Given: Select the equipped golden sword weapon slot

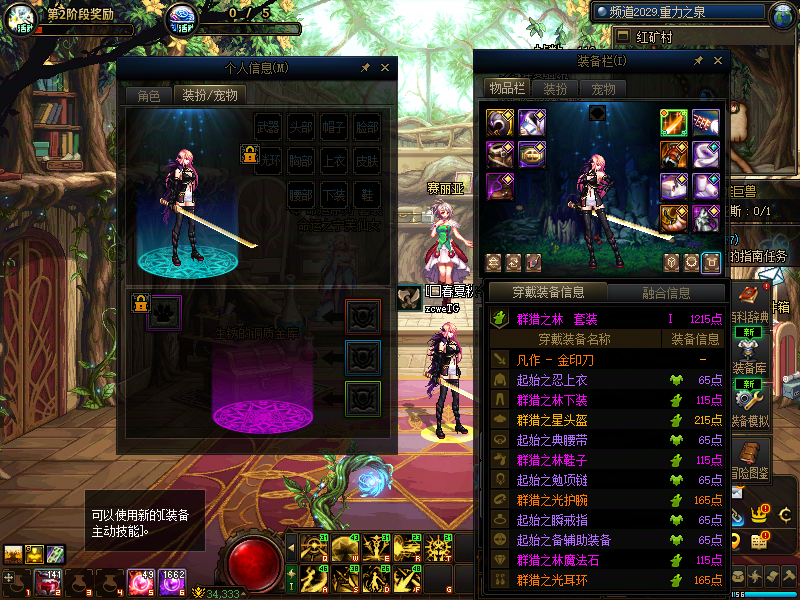Looking at the screenshot, I should coord(673,123).
